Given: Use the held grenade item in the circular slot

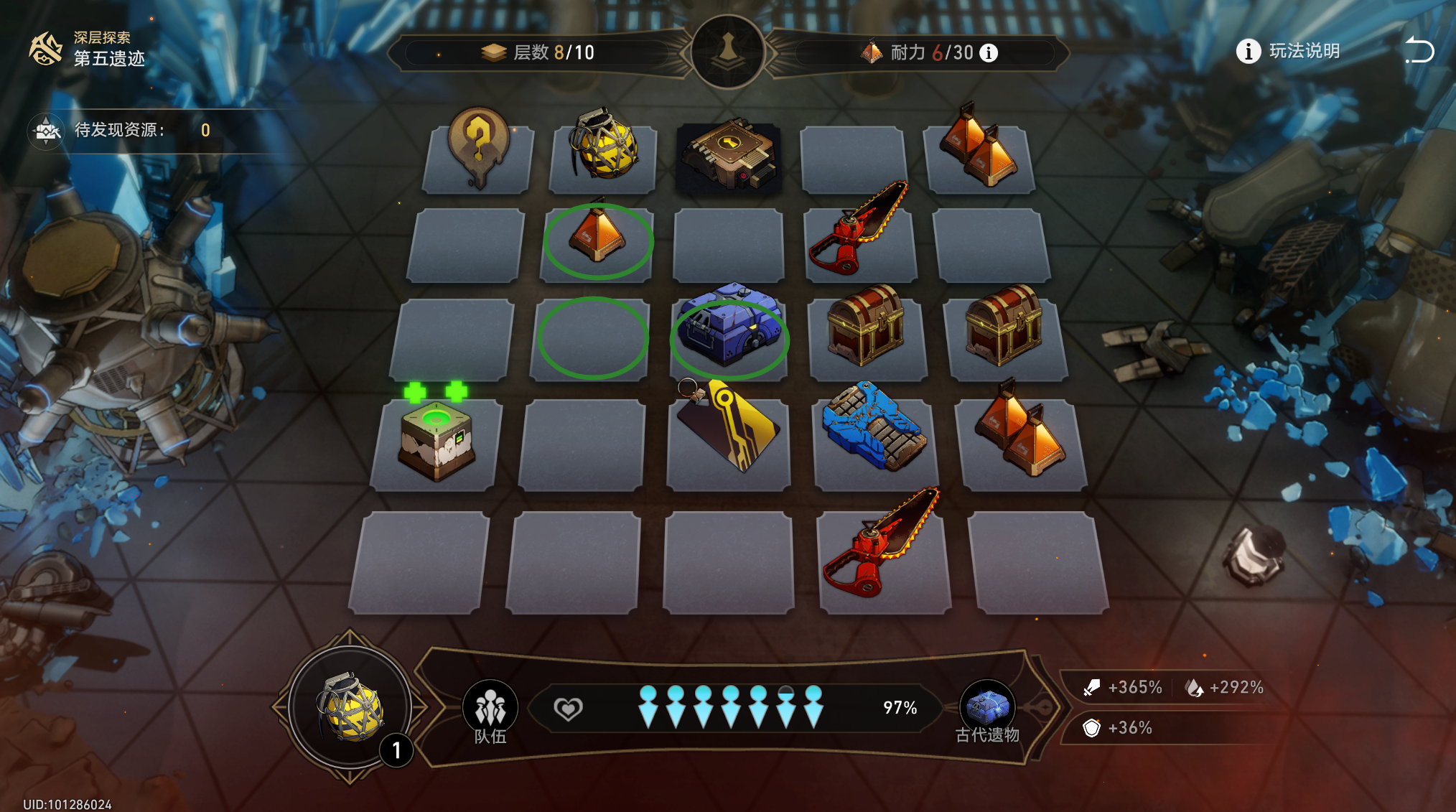Looking at the screenshot, I should (x=350, y=707).
